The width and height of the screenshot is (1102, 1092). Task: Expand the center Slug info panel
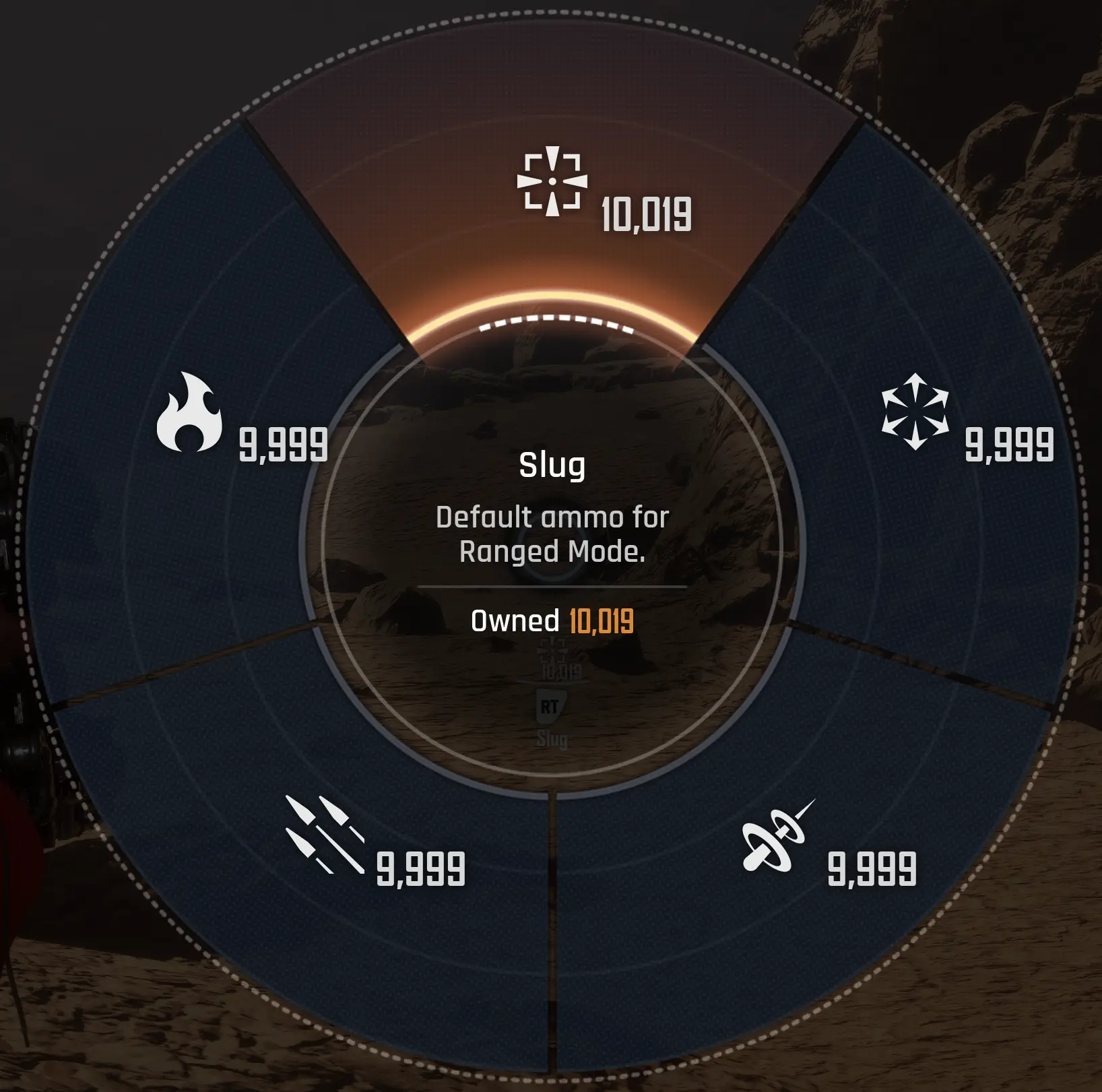click(x=552, y=539)
